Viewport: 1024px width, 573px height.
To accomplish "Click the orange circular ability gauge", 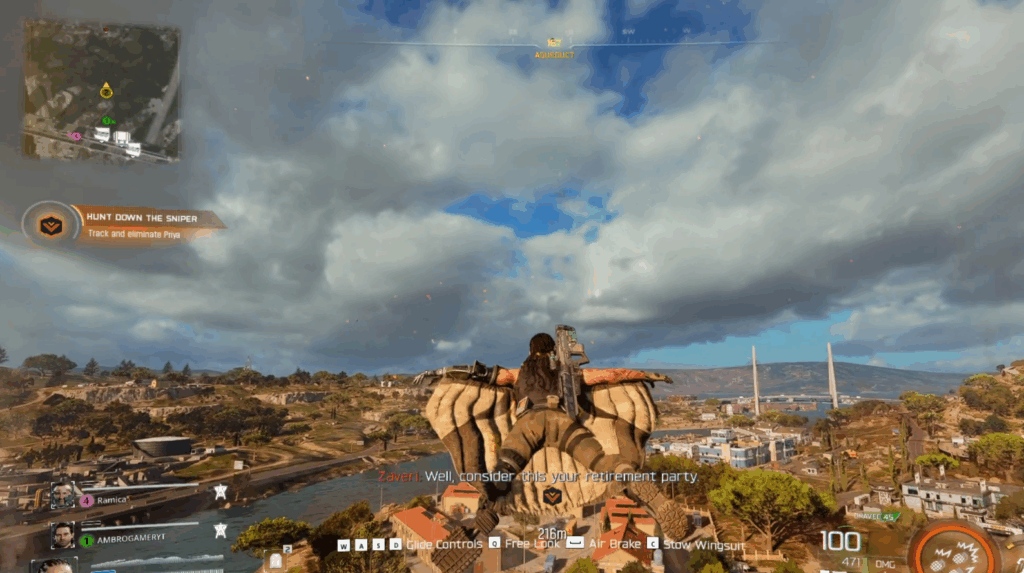I will pos(953,551).
